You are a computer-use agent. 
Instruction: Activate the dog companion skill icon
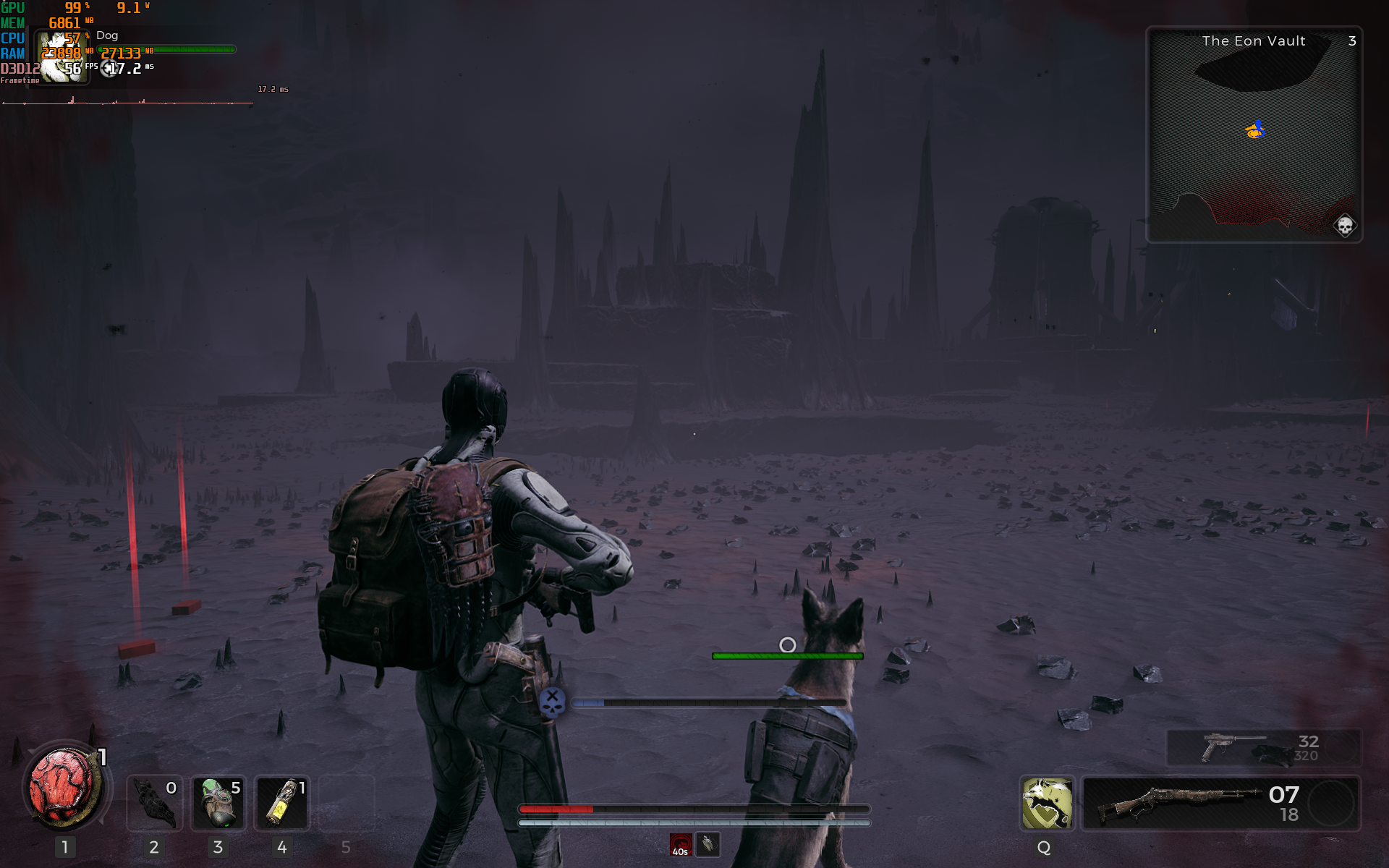point(1046,803)
